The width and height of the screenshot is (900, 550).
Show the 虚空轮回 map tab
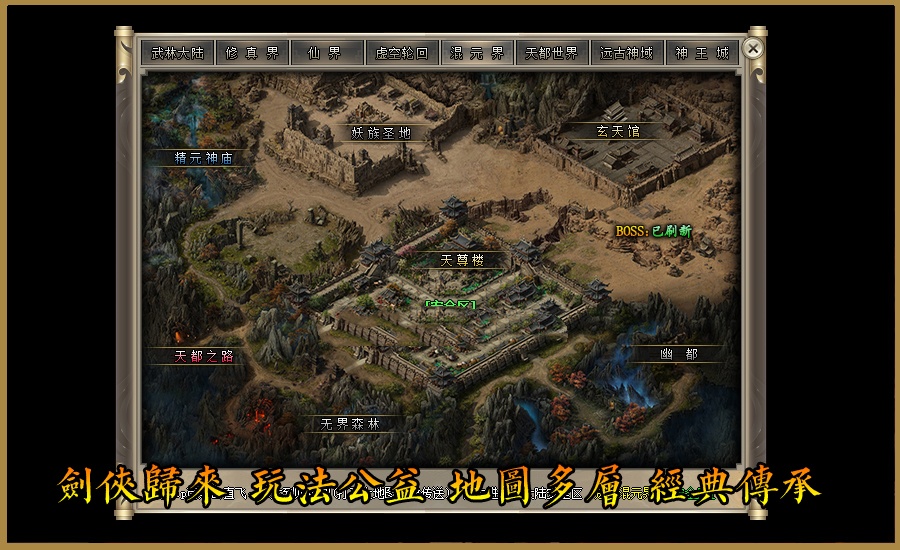tap(401, 53)
